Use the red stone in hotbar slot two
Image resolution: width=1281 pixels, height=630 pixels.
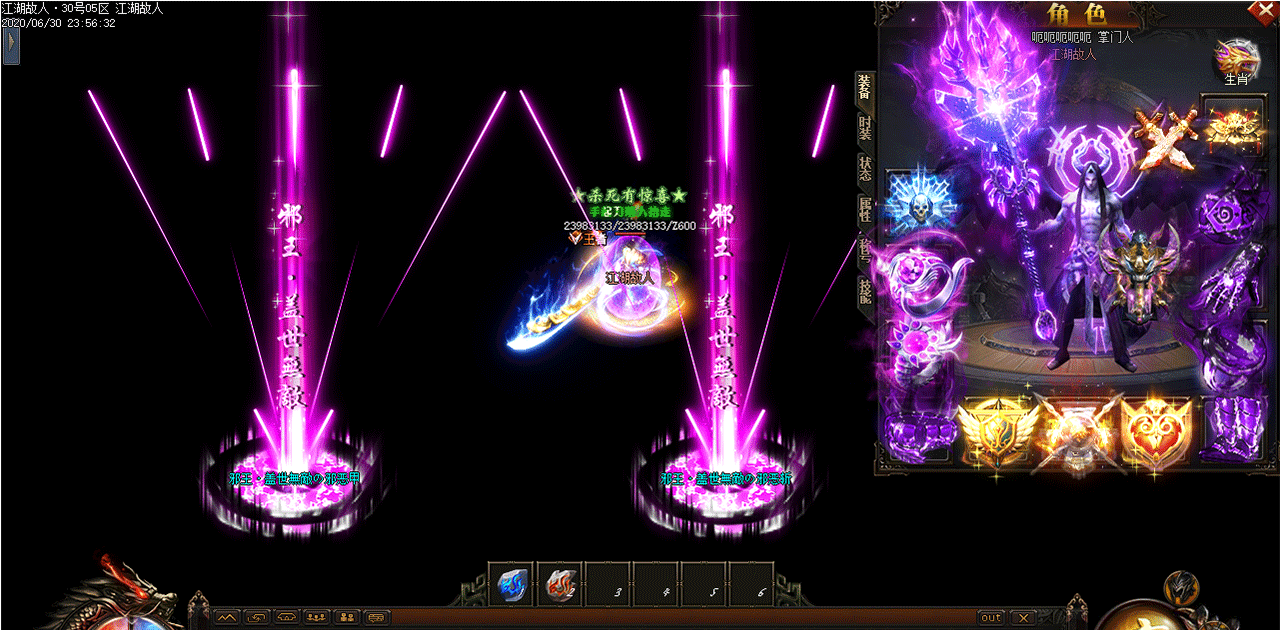(x=561, y=585)
